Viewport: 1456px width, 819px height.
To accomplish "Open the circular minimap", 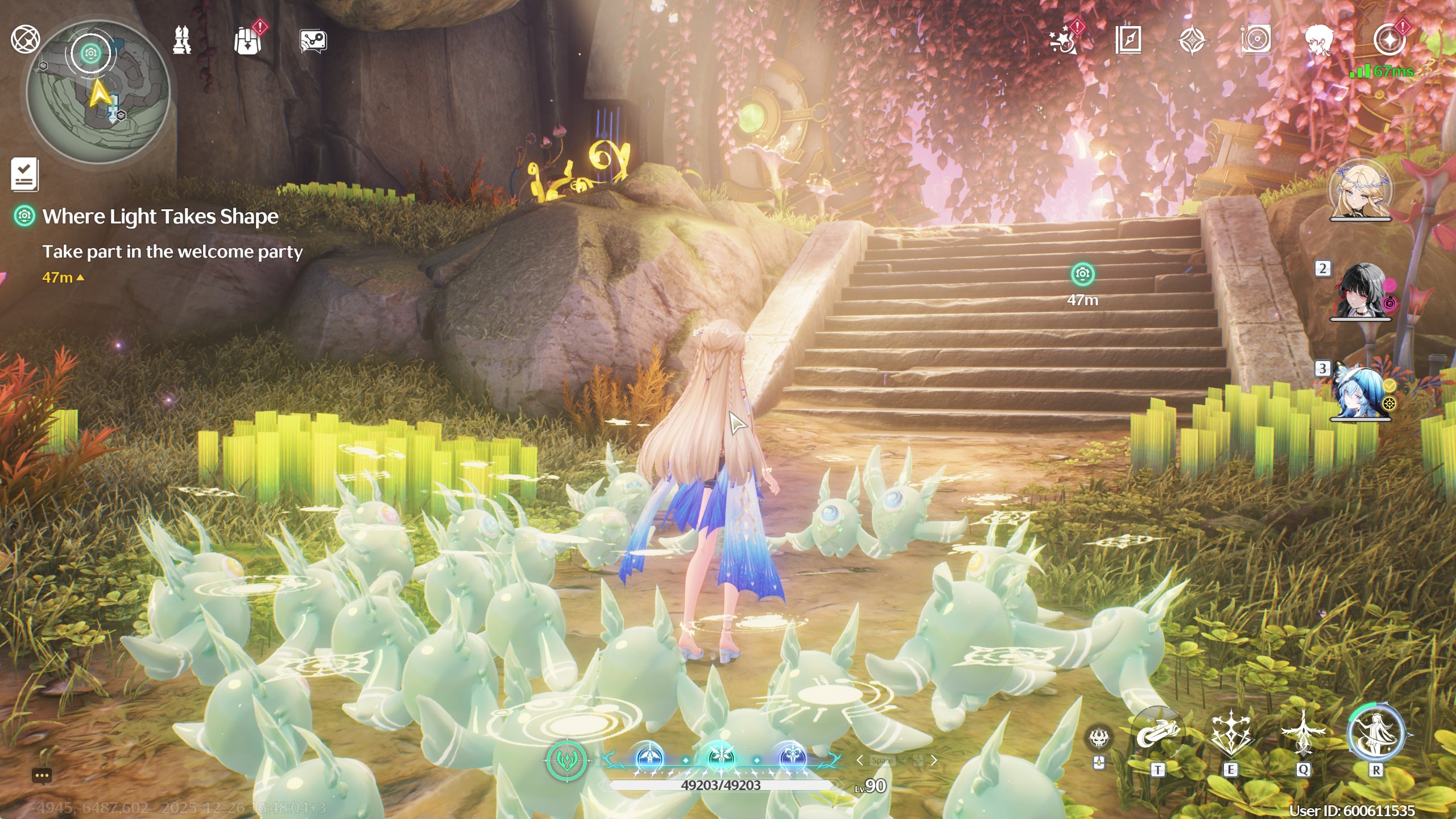I will click(98, 92).
